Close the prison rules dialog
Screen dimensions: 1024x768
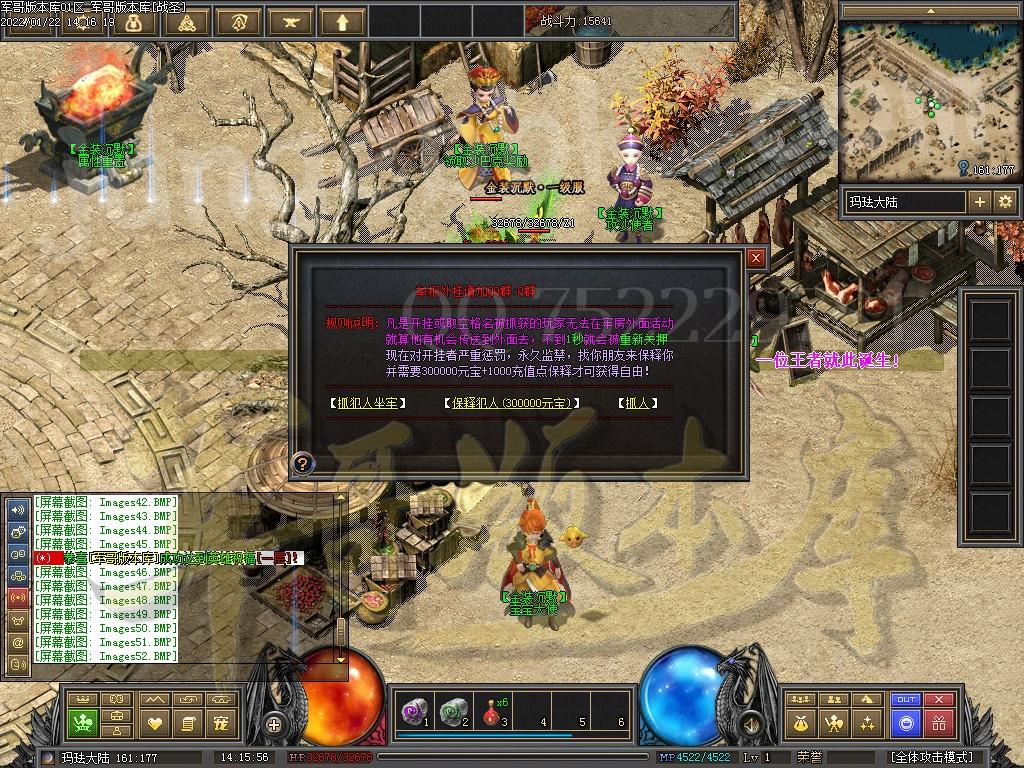(x=756, y=258)
